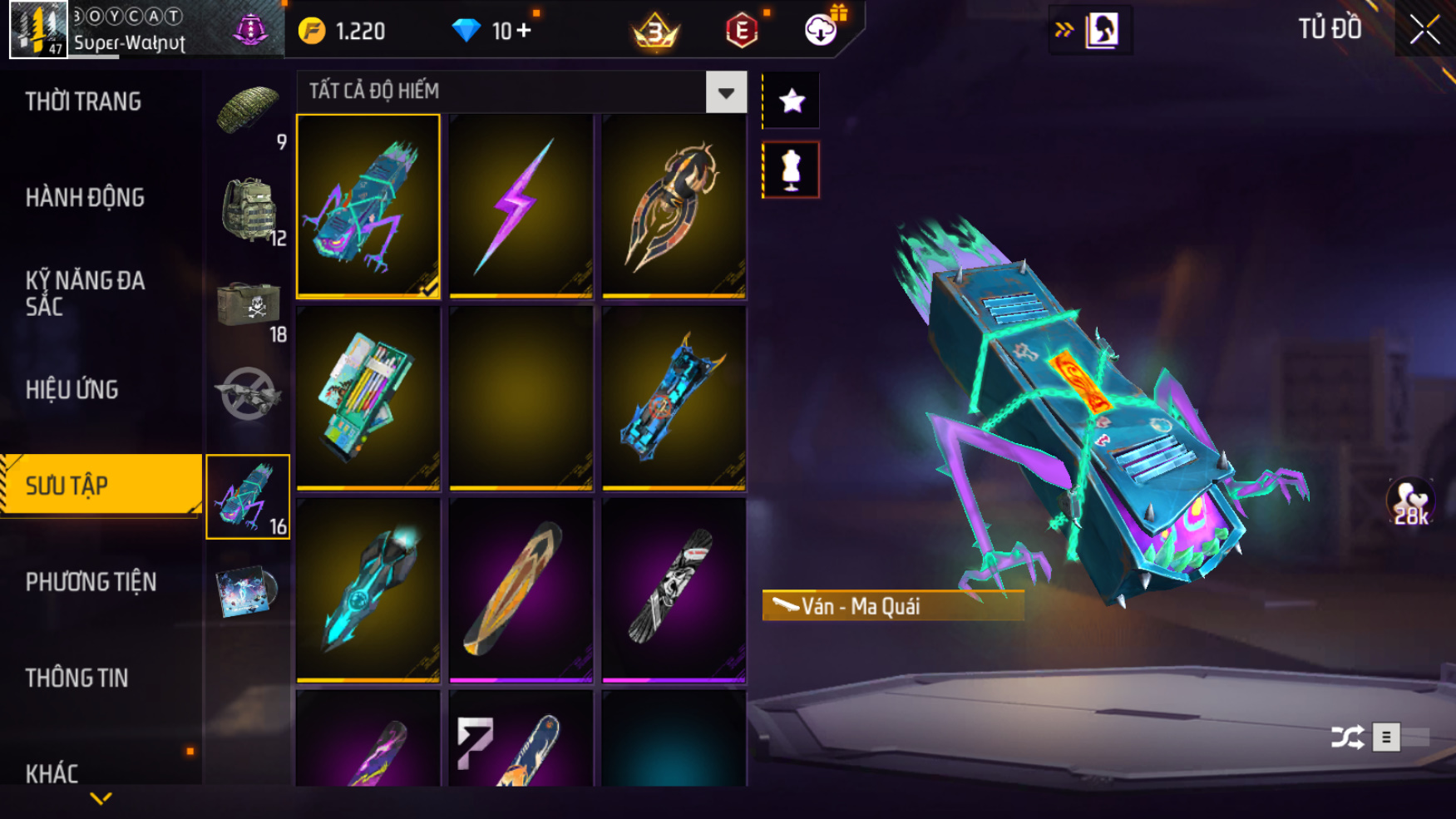Open the Thời Trang category
This screenshot has width=1456, height=819.
[x=83, y=101]
